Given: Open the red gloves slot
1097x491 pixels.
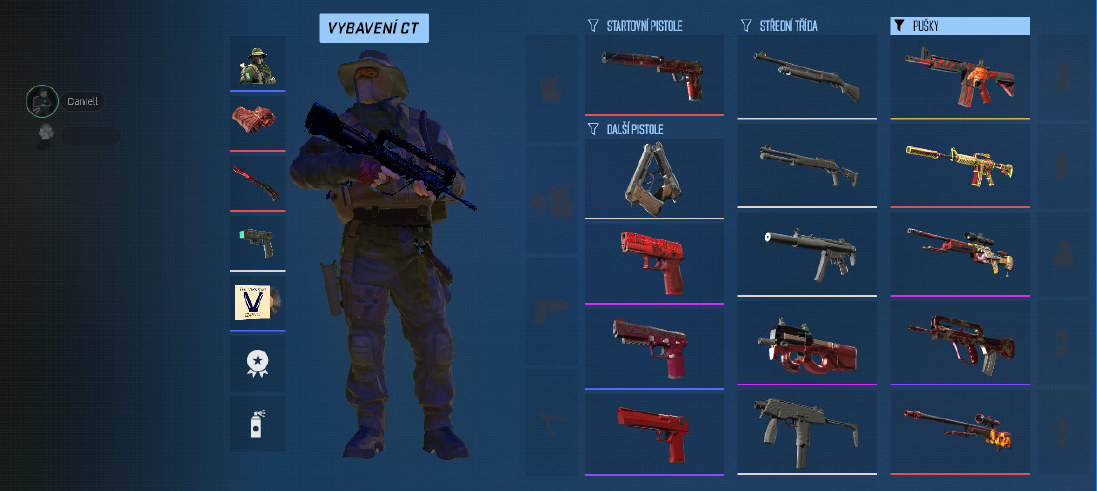Looking at the screenshot, I should coord(257,121).
